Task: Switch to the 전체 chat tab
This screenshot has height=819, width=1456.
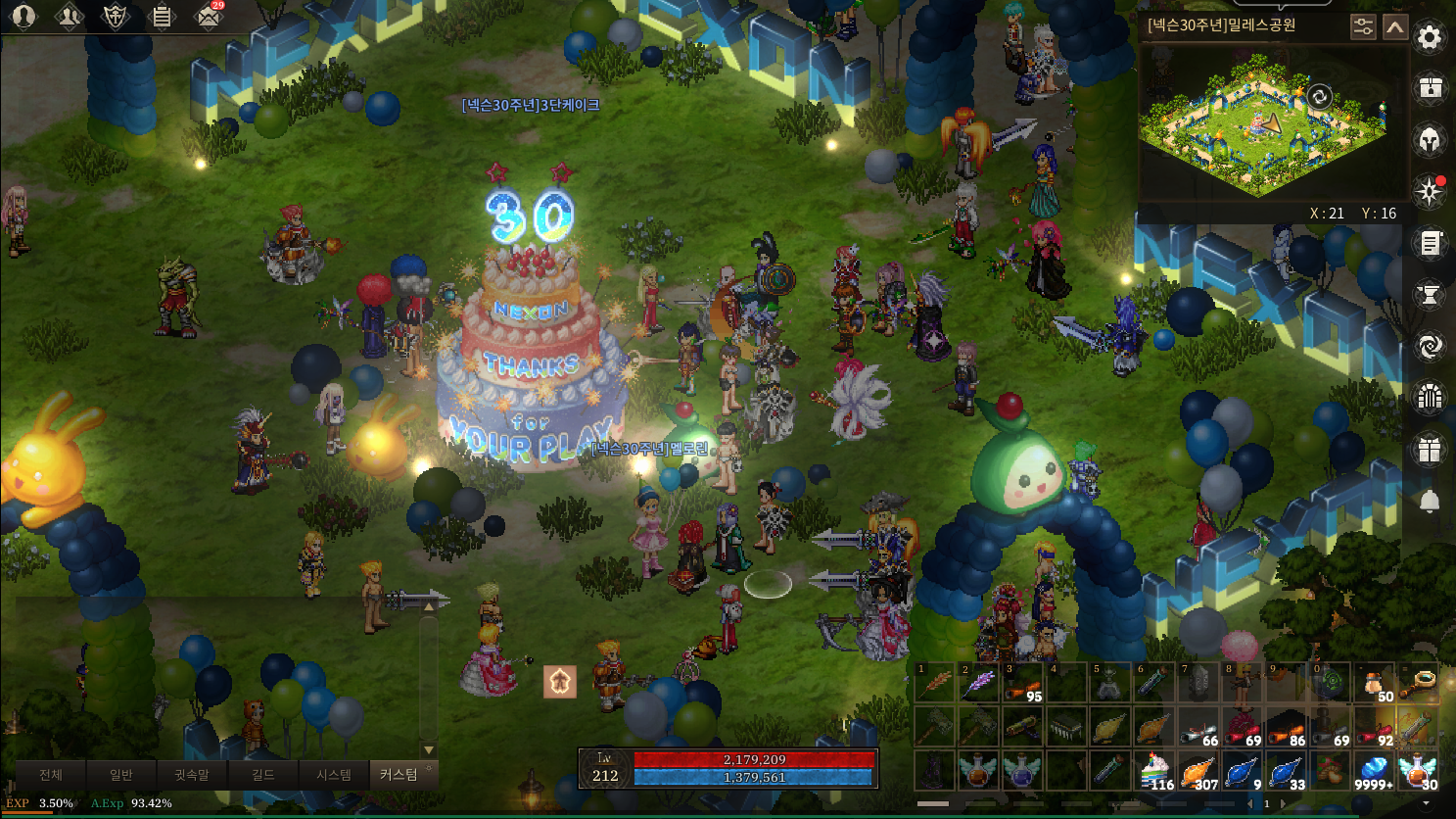Action: coord(51,775)
